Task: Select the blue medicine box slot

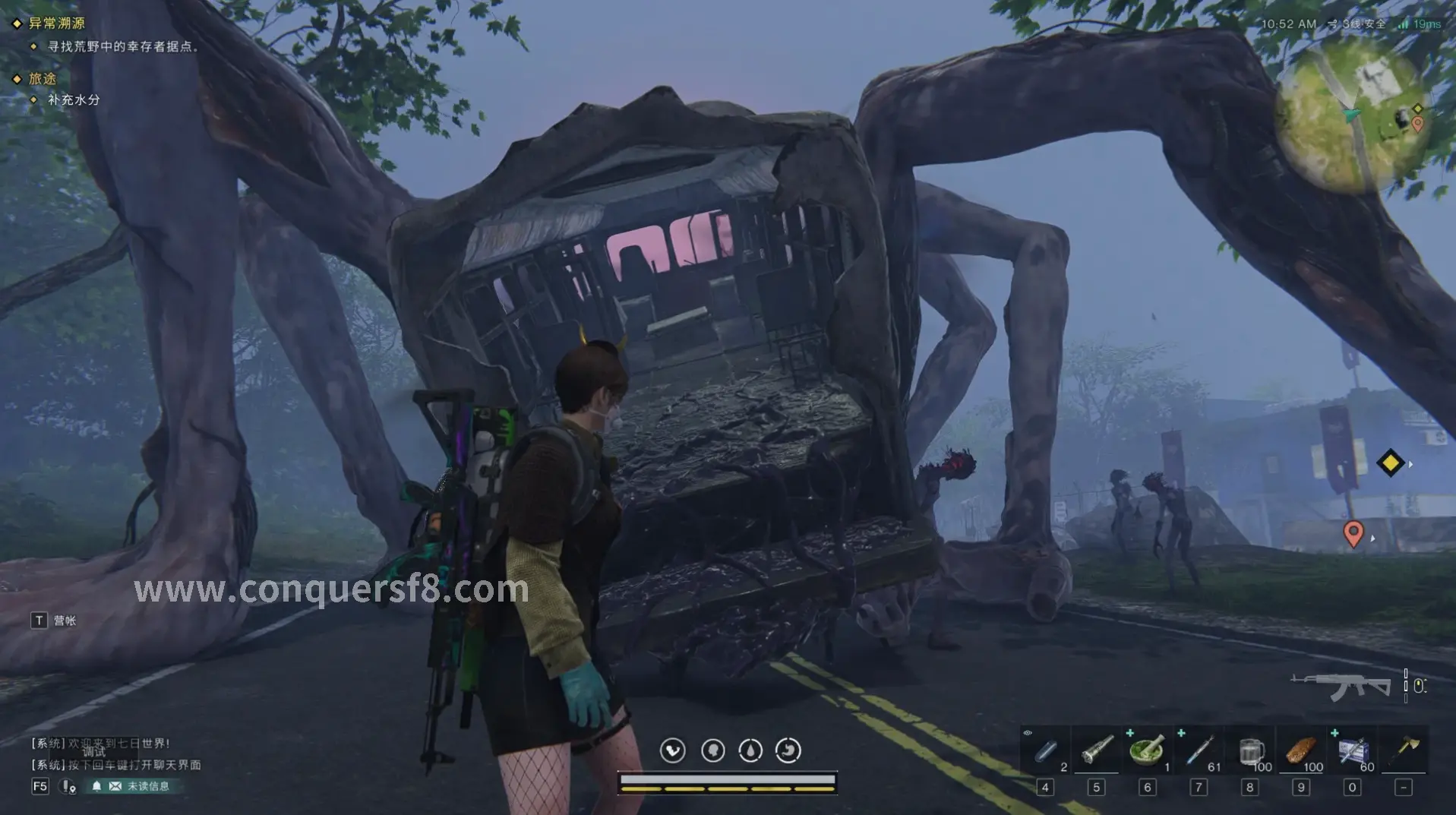Action: tap(1352, 751)
